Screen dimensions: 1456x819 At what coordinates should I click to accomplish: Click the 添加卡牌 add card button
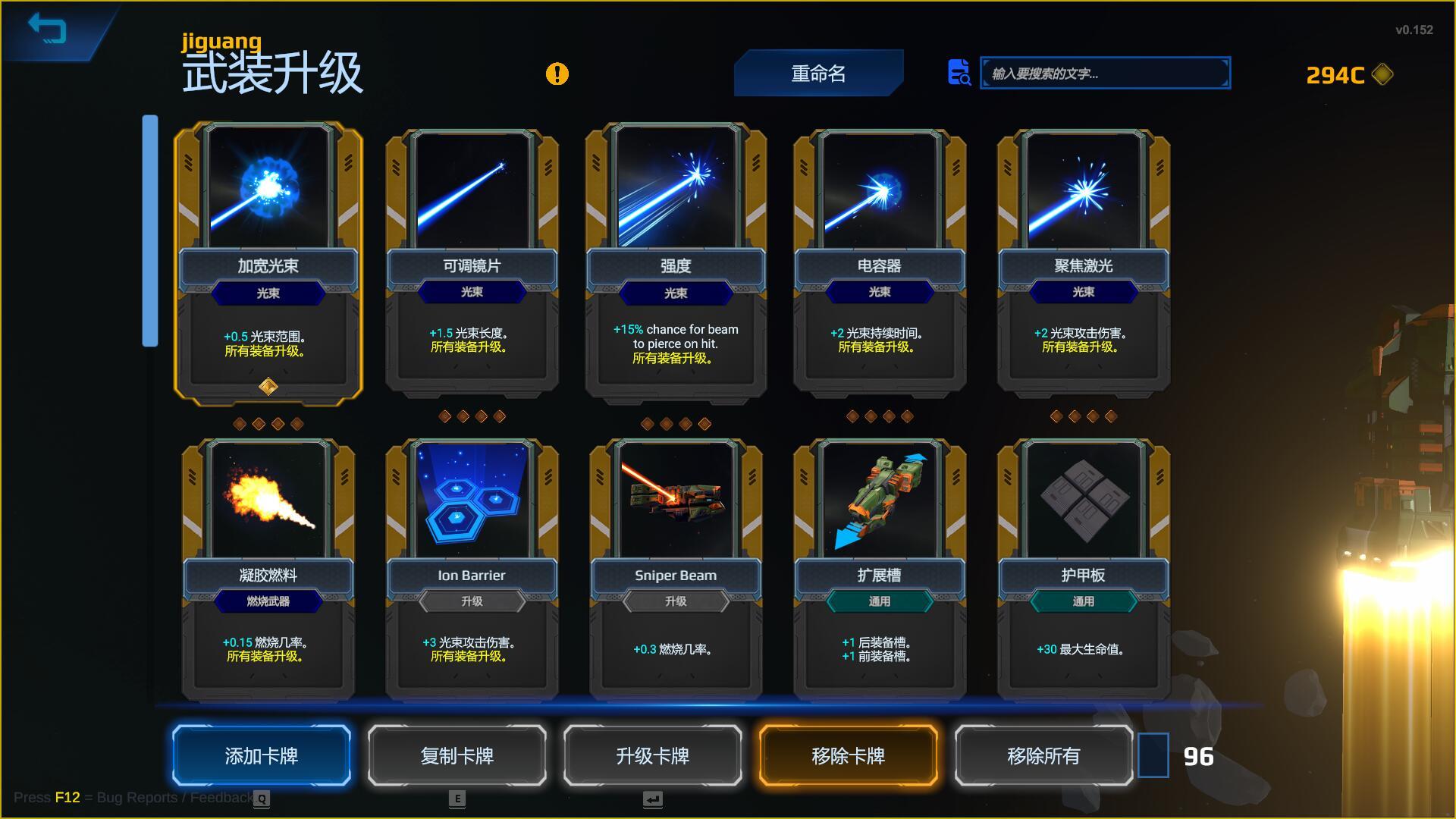tap(262, 755)
